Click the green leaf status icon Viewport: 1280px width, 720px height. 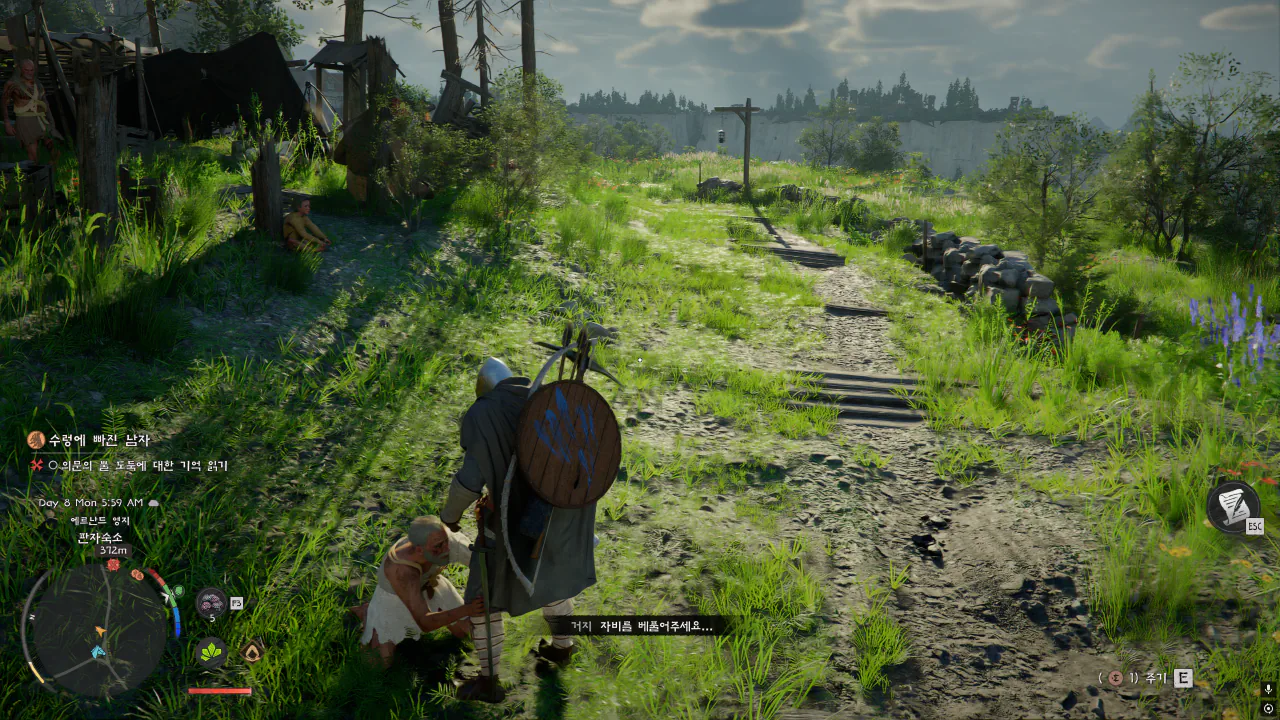pyautogui.click(x=211, y=652)
